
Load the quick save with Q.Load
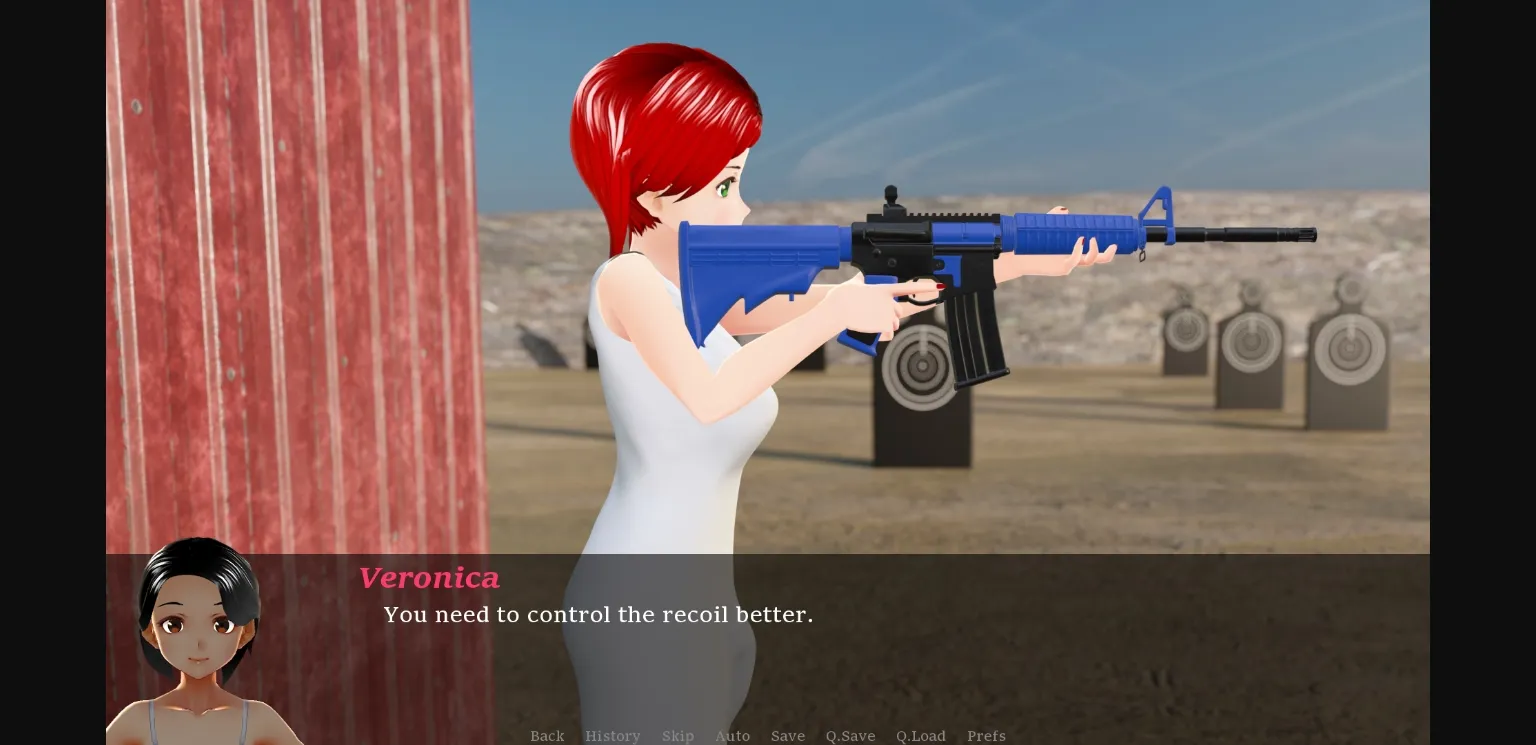tap(920, 736)
